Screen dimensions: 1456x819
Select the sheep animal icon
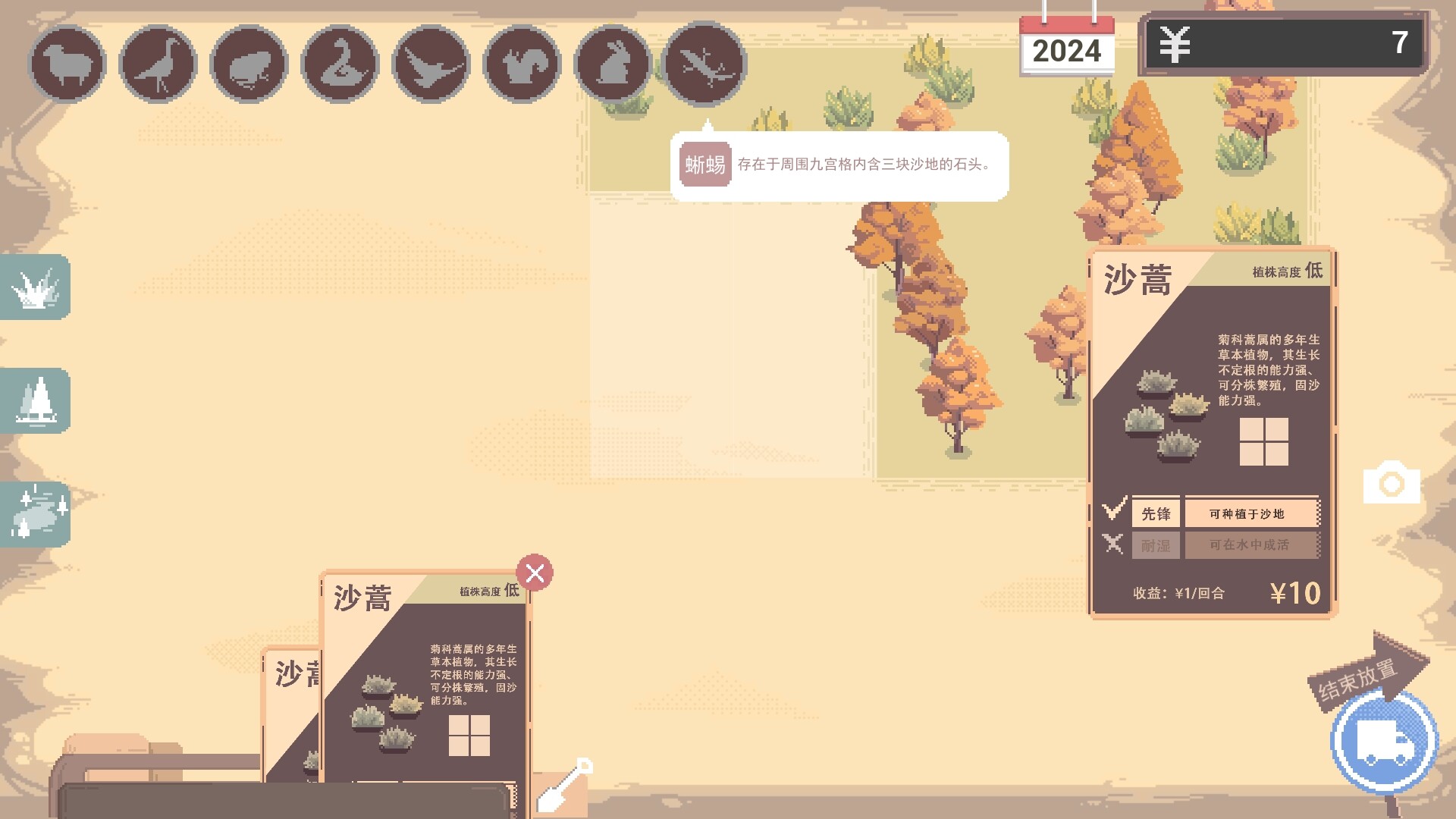pyautogui.click(x=67, y=63)
